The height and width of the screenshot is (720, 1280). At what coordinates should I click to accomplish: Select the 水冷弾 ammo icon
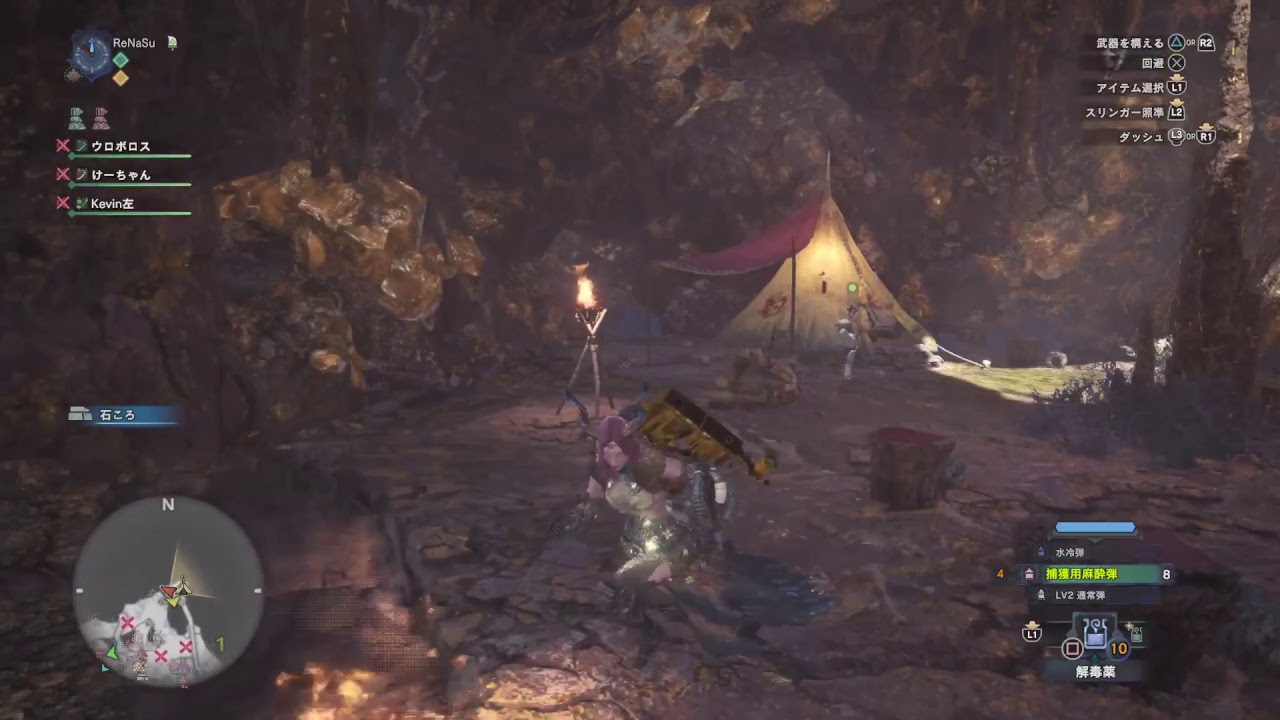pyautogui.click(x=1041, y=551)
